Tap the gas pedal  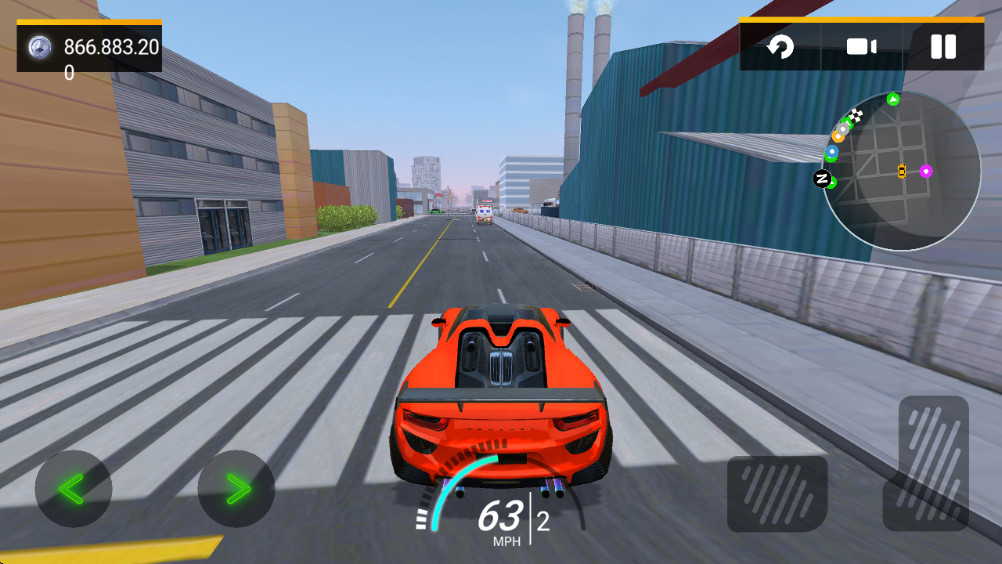[x=933, y=462]
